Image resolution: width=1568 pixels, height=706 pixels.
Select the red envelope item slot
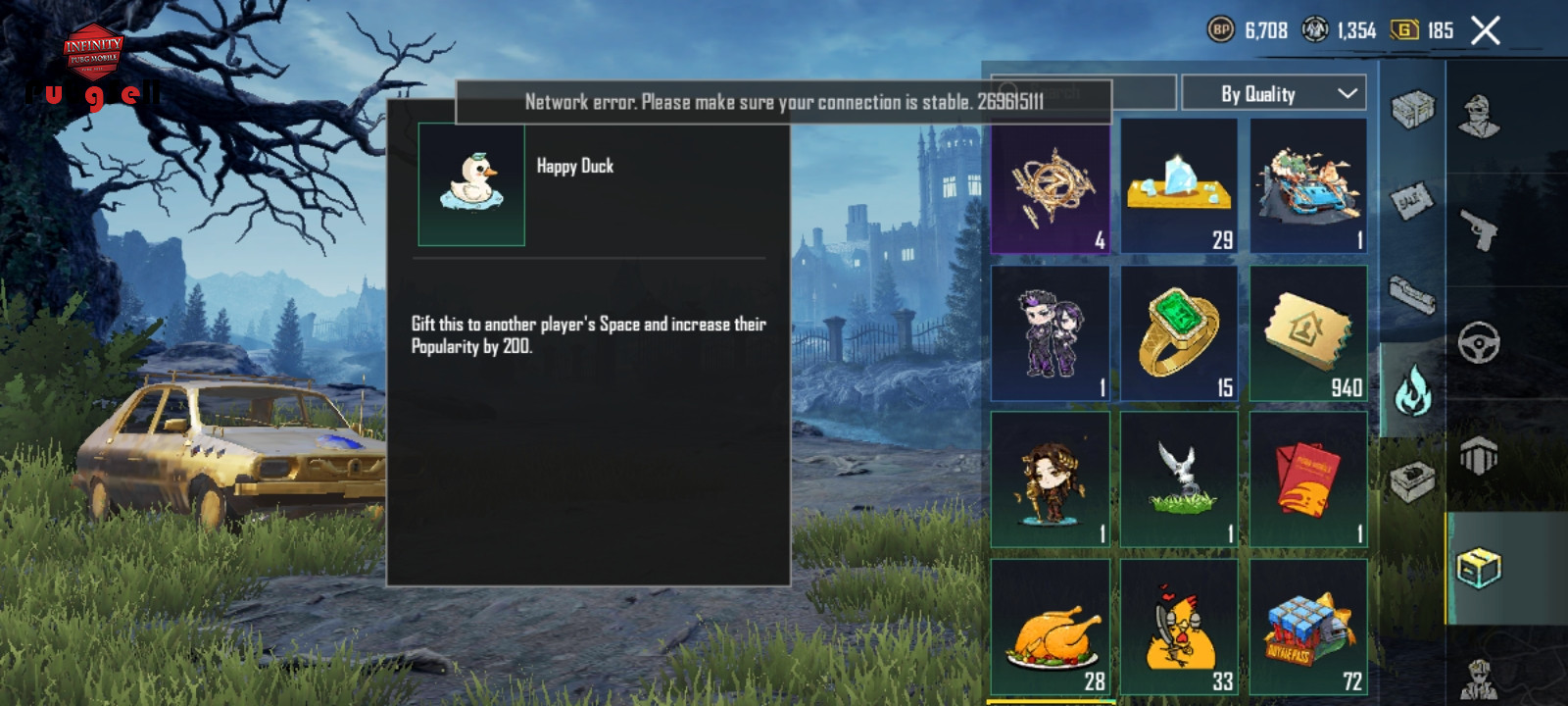[x=1308, y=479]
